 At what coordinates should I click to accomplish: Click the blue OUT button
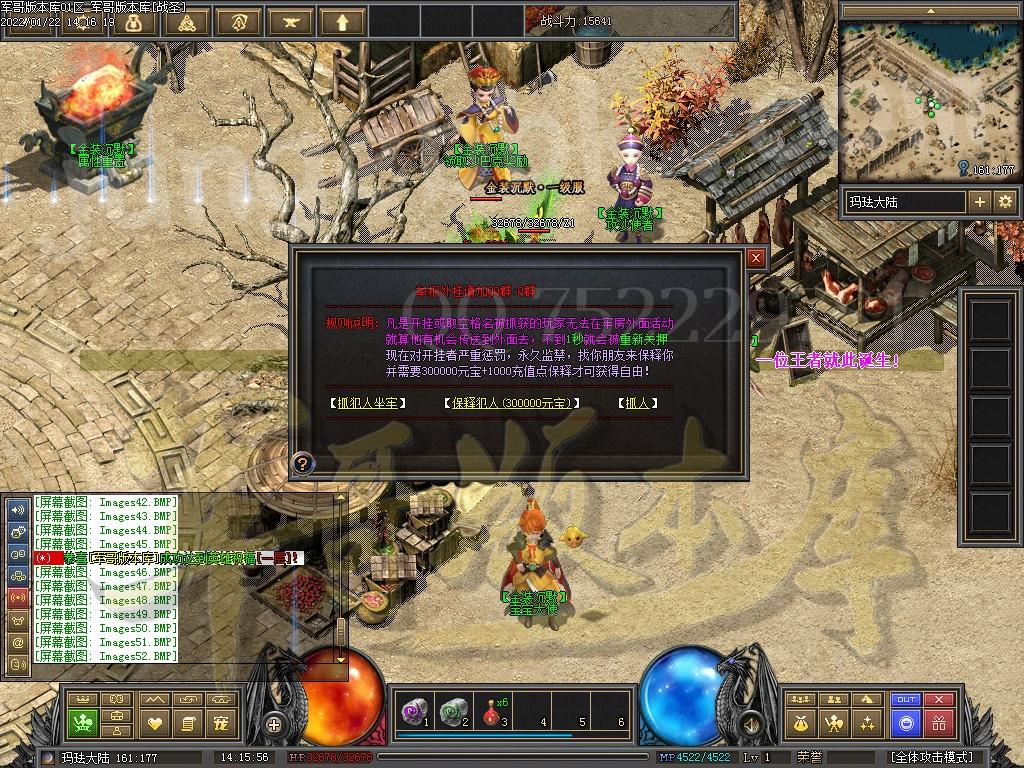click(906, 700)
